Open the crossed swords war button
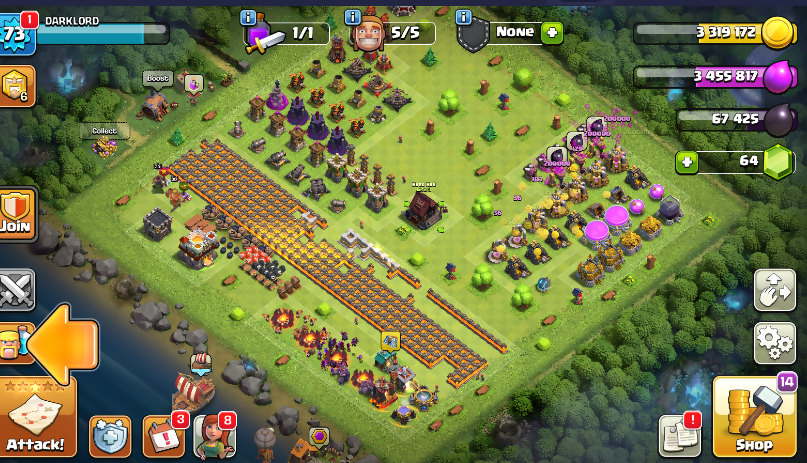 tap(17, 290)
